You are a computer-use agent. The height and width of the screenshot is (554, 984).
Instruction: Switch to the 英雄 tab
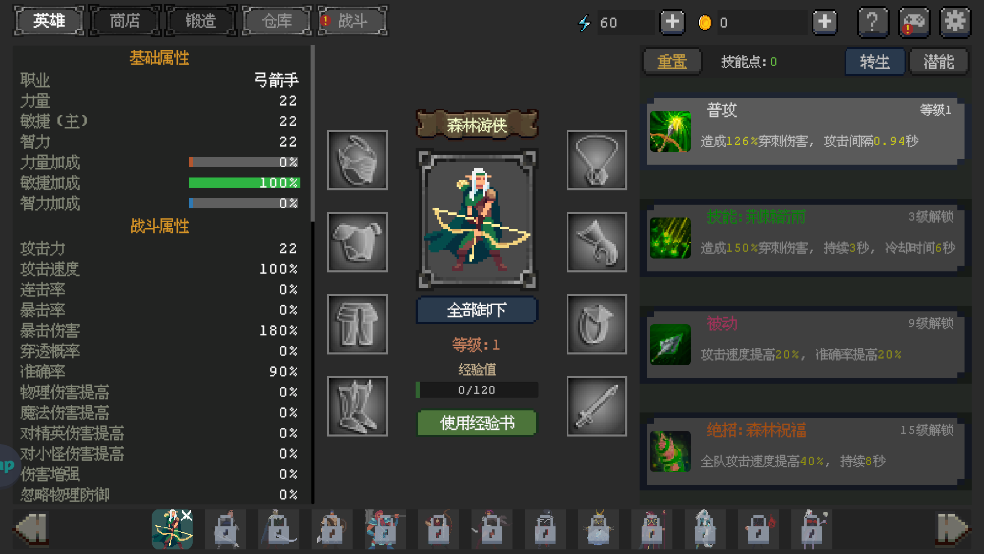pyautogui.click(x=48, y=21)
